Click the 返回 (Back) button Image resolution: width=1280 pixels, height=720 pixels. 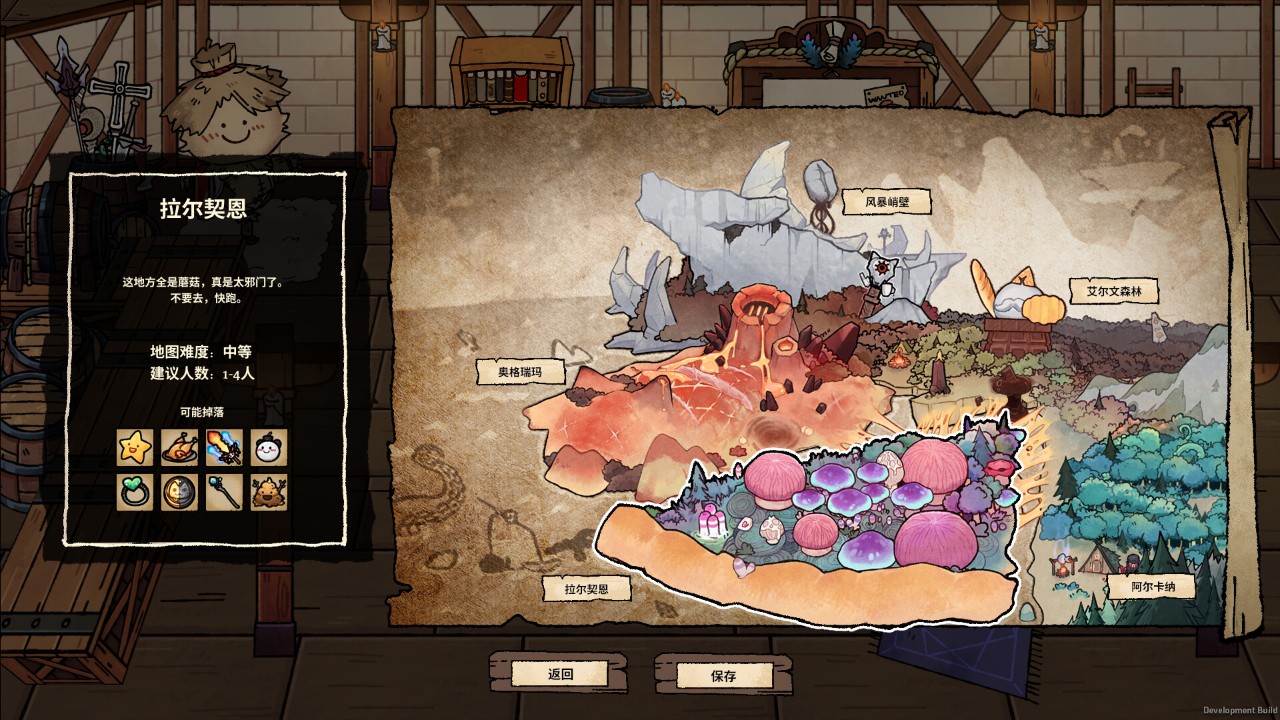pyautogui.click(x=561, y=674)
